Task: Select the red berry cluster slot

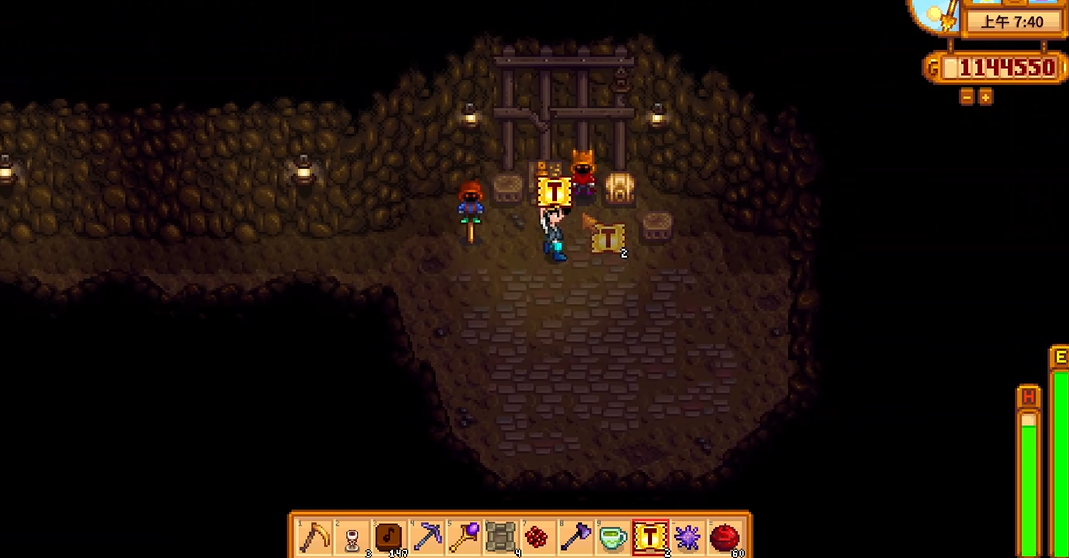Action: [x=539, y=537]
